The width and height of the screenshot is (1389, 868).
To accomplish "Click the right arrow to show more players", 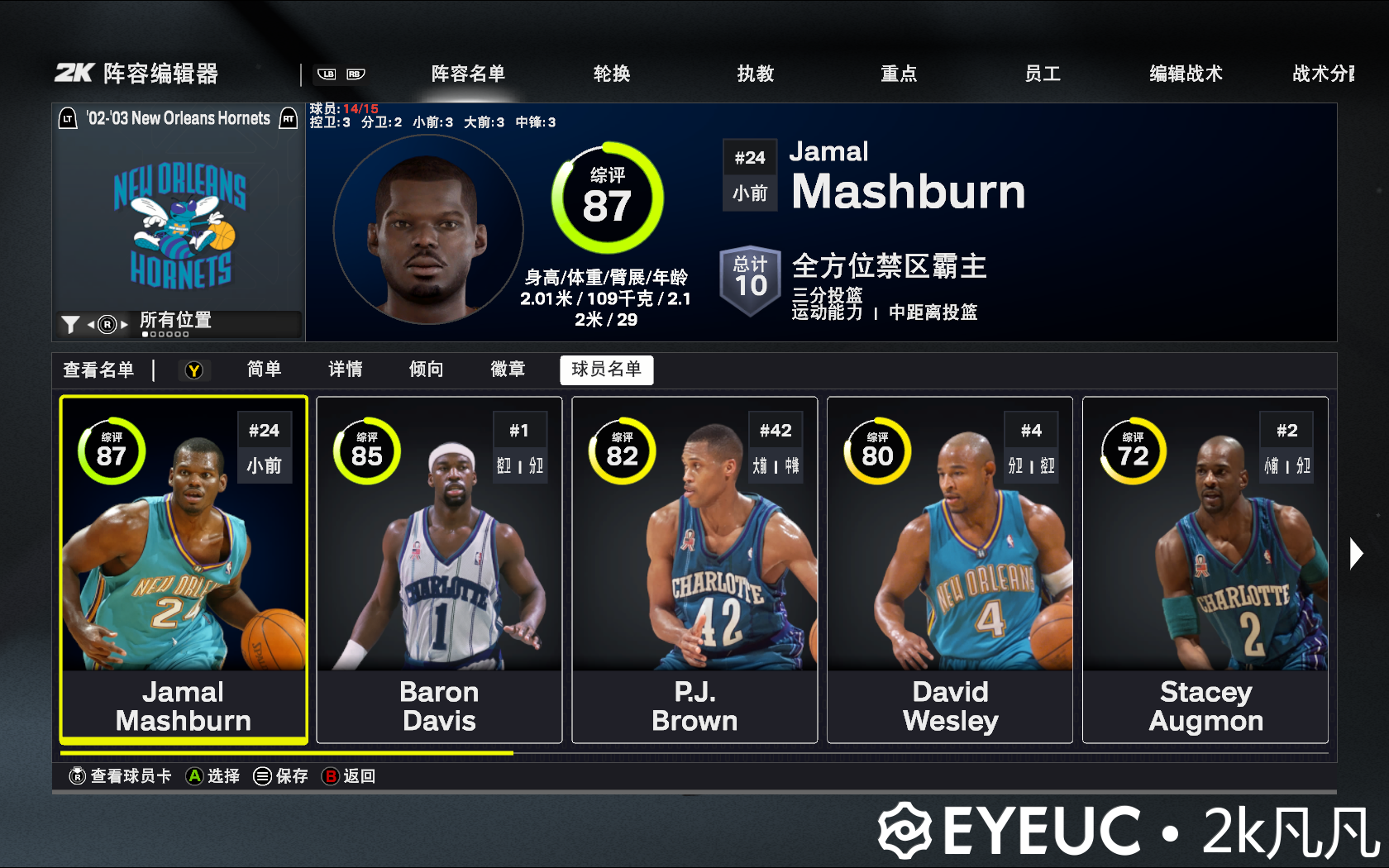I will coord(1356,553).
